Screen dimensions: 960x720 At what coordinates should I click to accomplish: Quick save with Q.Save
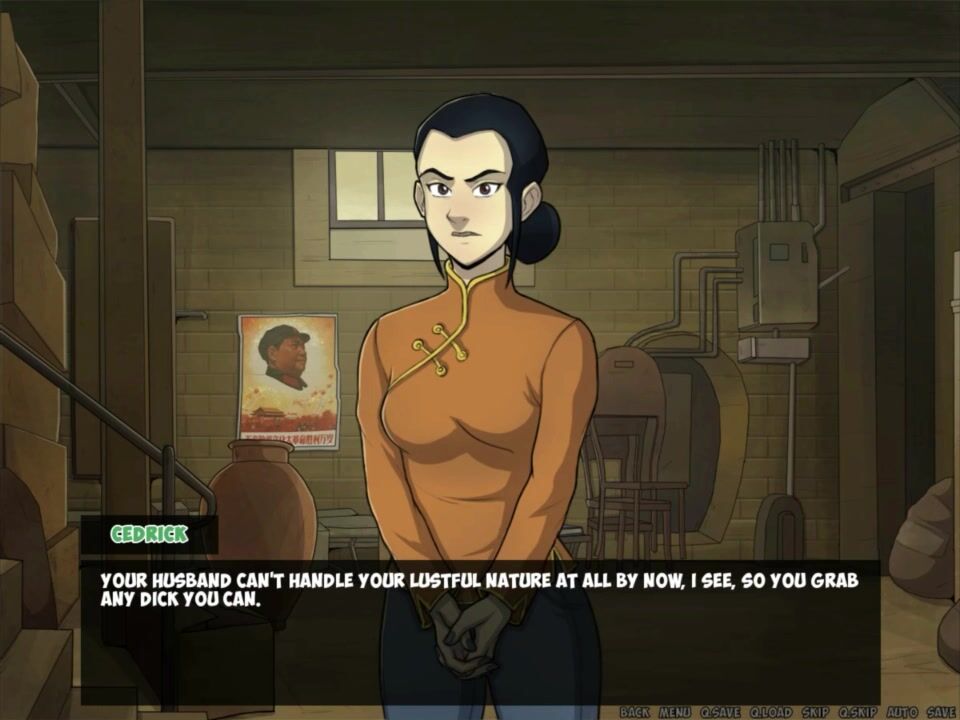[x=719, y=712]
